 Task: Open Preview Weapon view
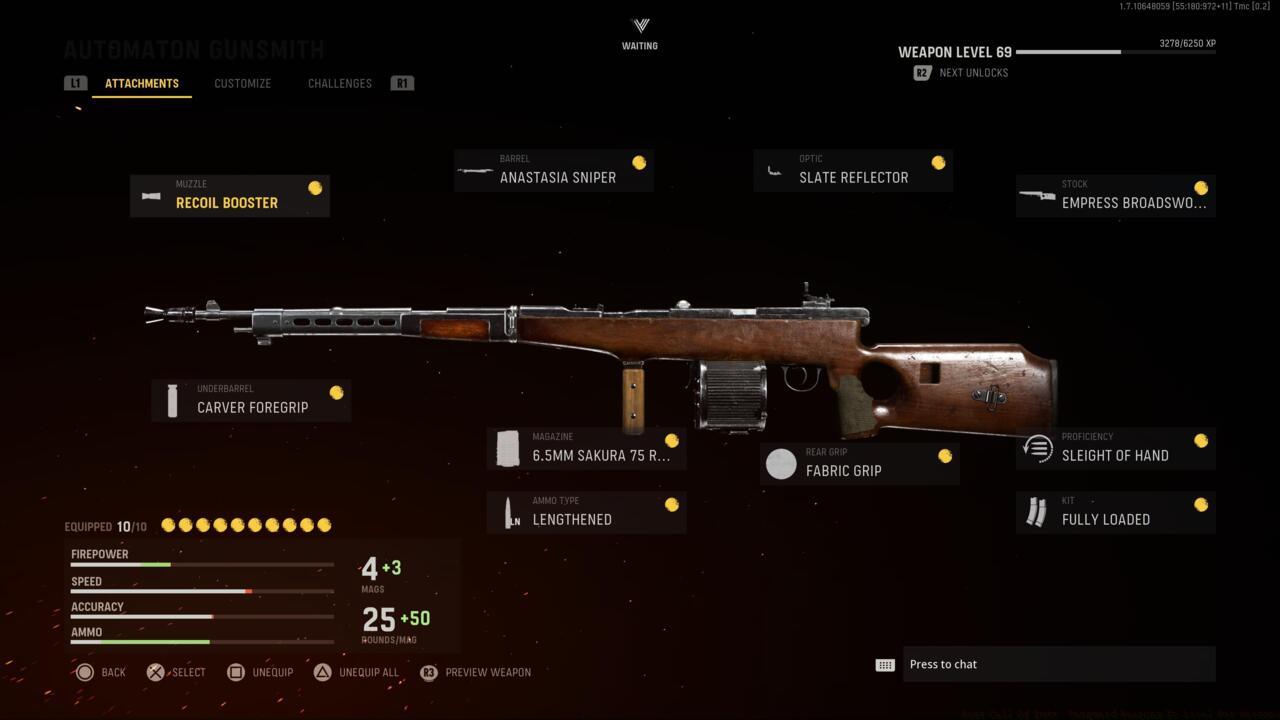476,672
